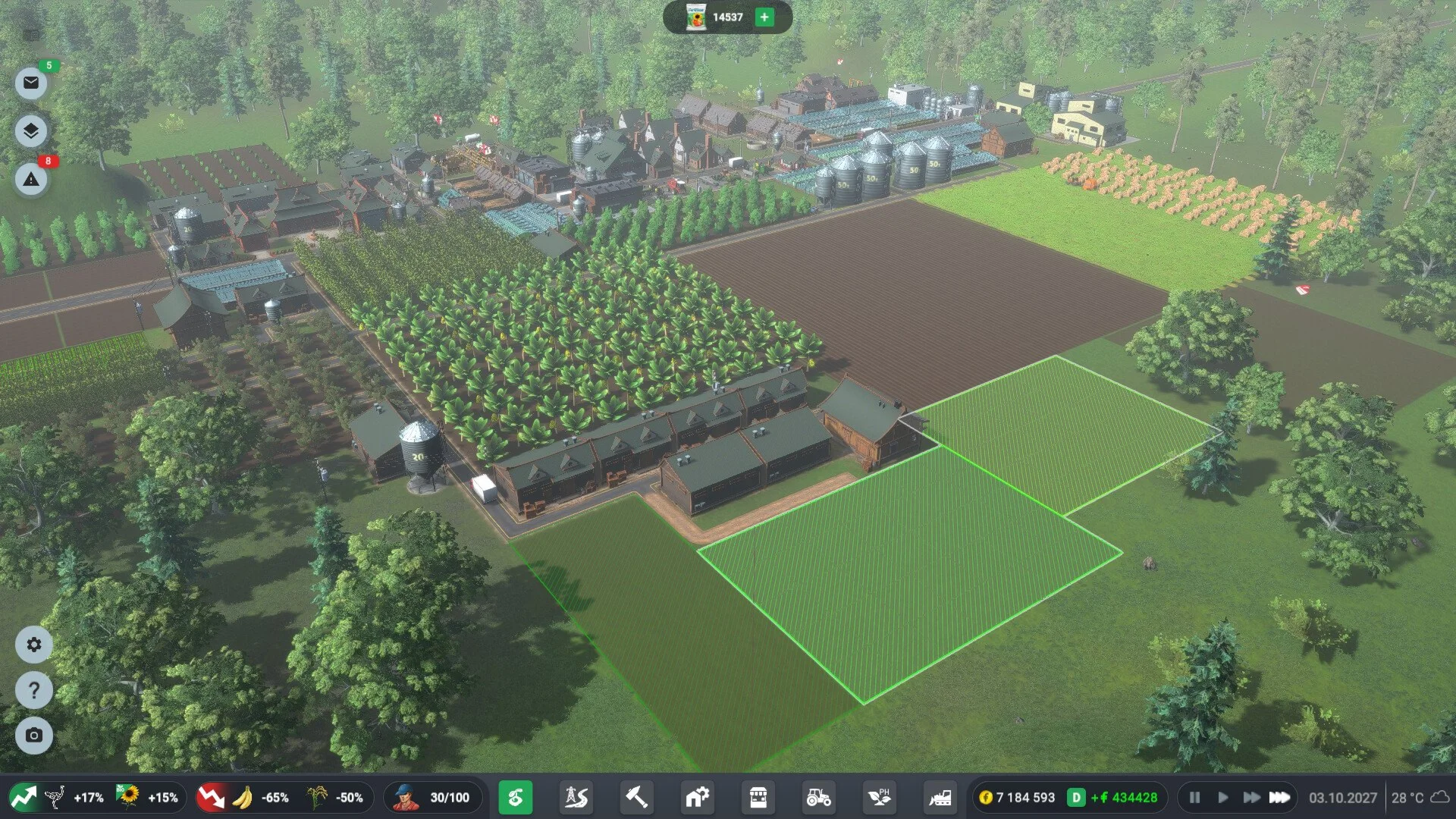Select the hammer build tool
The height and width of the screenshot is (819, 1456).
click(x=637, y=798)
